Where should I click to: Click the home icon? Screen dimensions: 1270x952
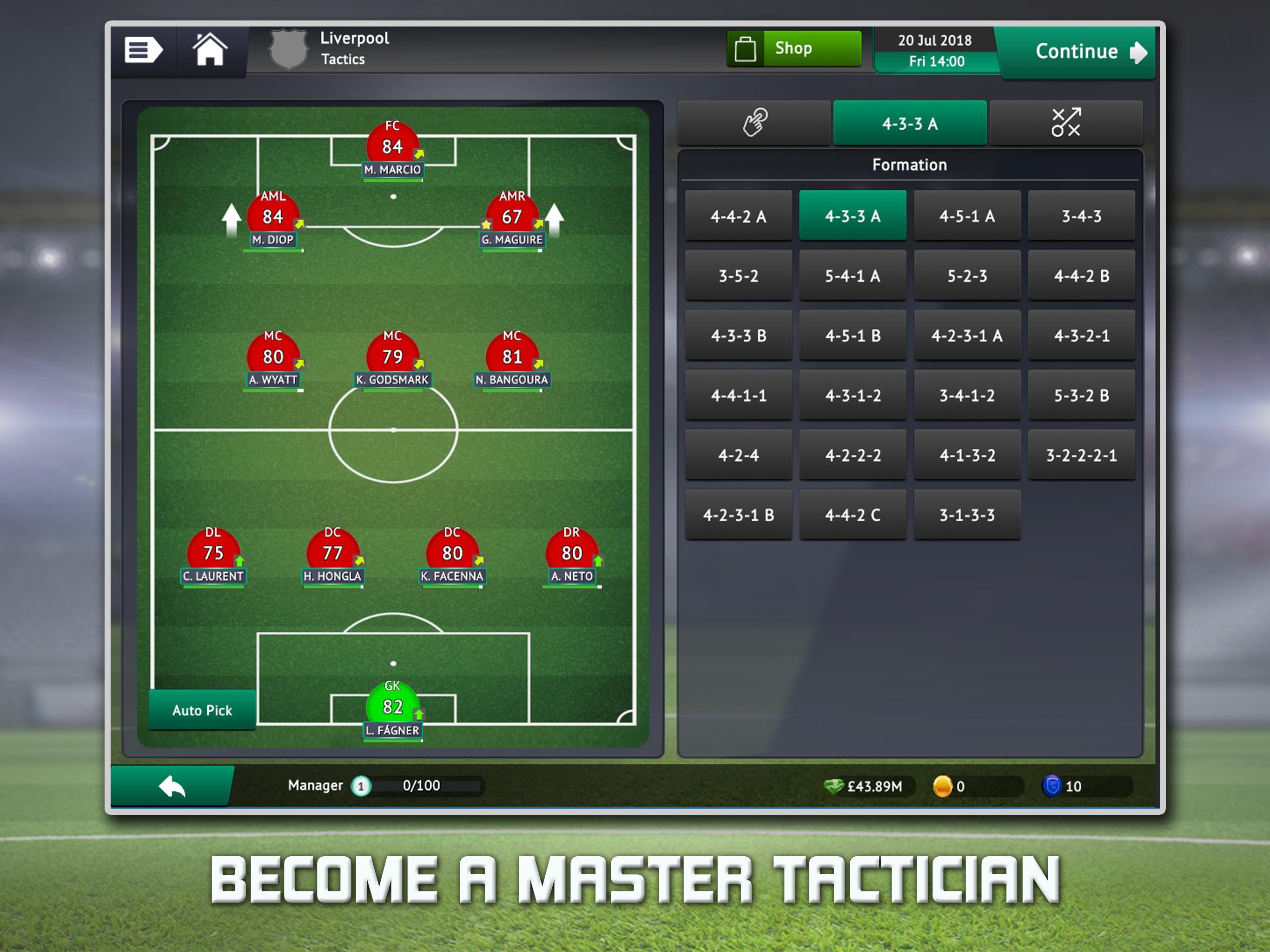[211, 51]
